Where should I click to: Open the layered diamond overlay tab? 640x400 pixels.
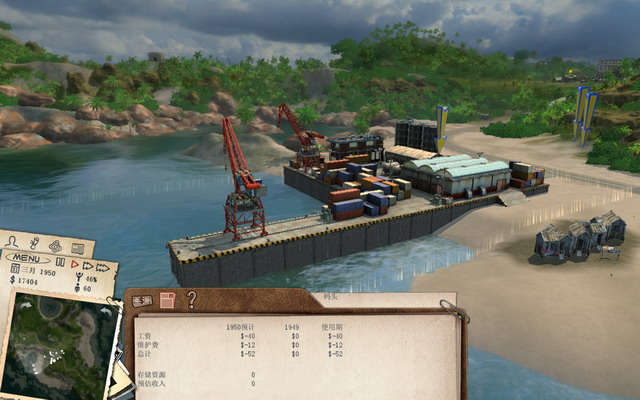tap(55, 245)
